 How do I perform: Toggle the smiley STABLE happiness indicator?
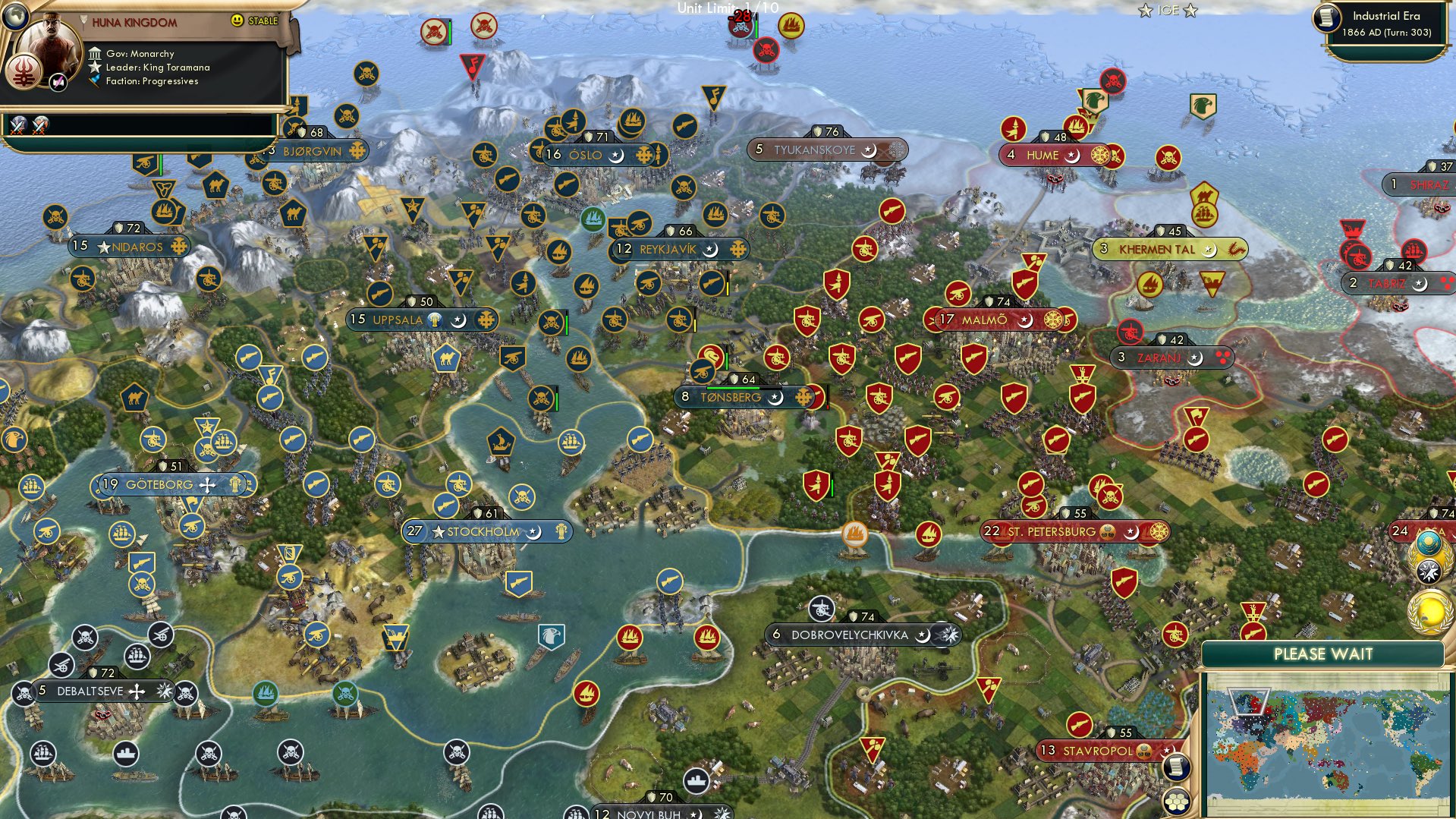click(x=237, y=19)
